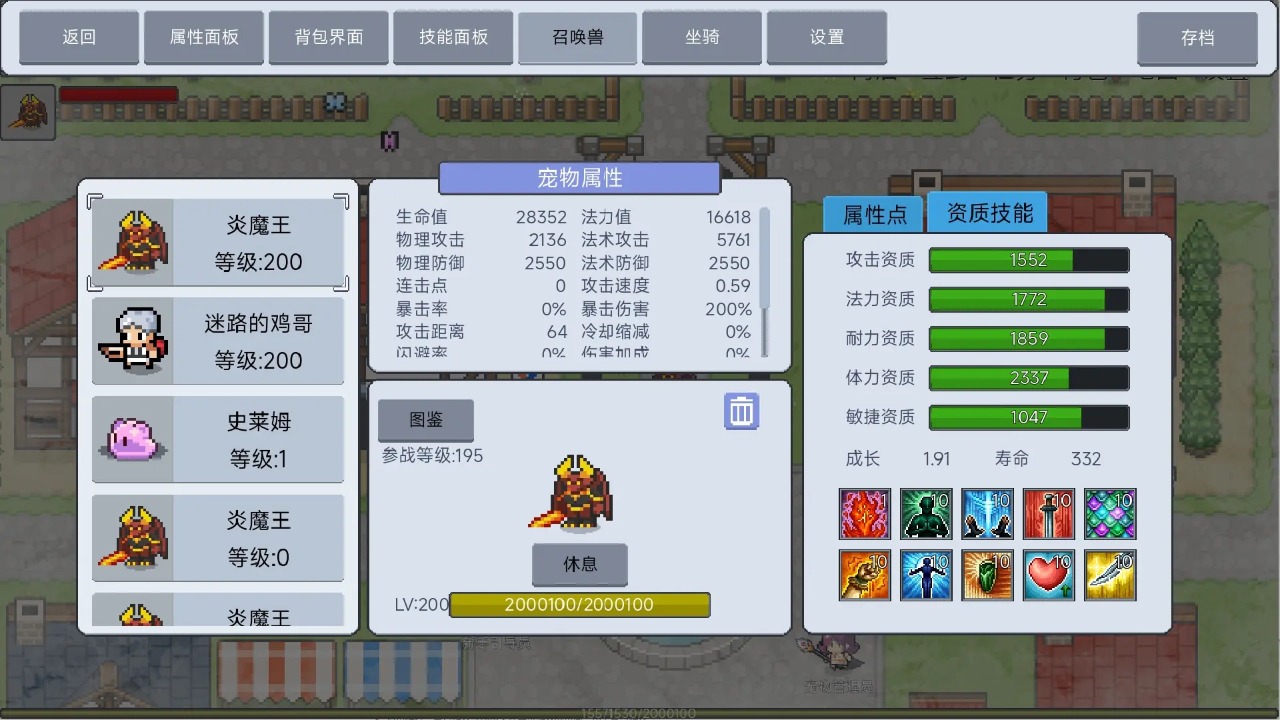The height and width of the screenshot is (720, 1280).
Task: Select the 史莱姆 pet in the list
Action: click(218, 438)
